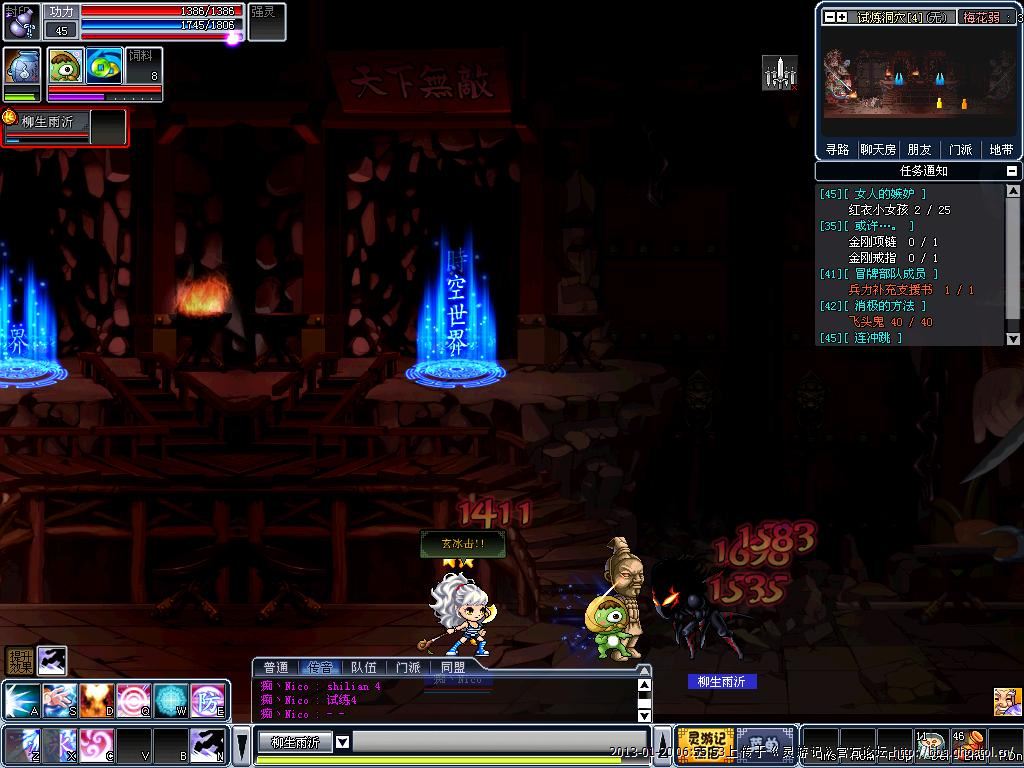1024x768 pixels.
Task: Open the 灵游记 shop button
Action: [705, 744]
